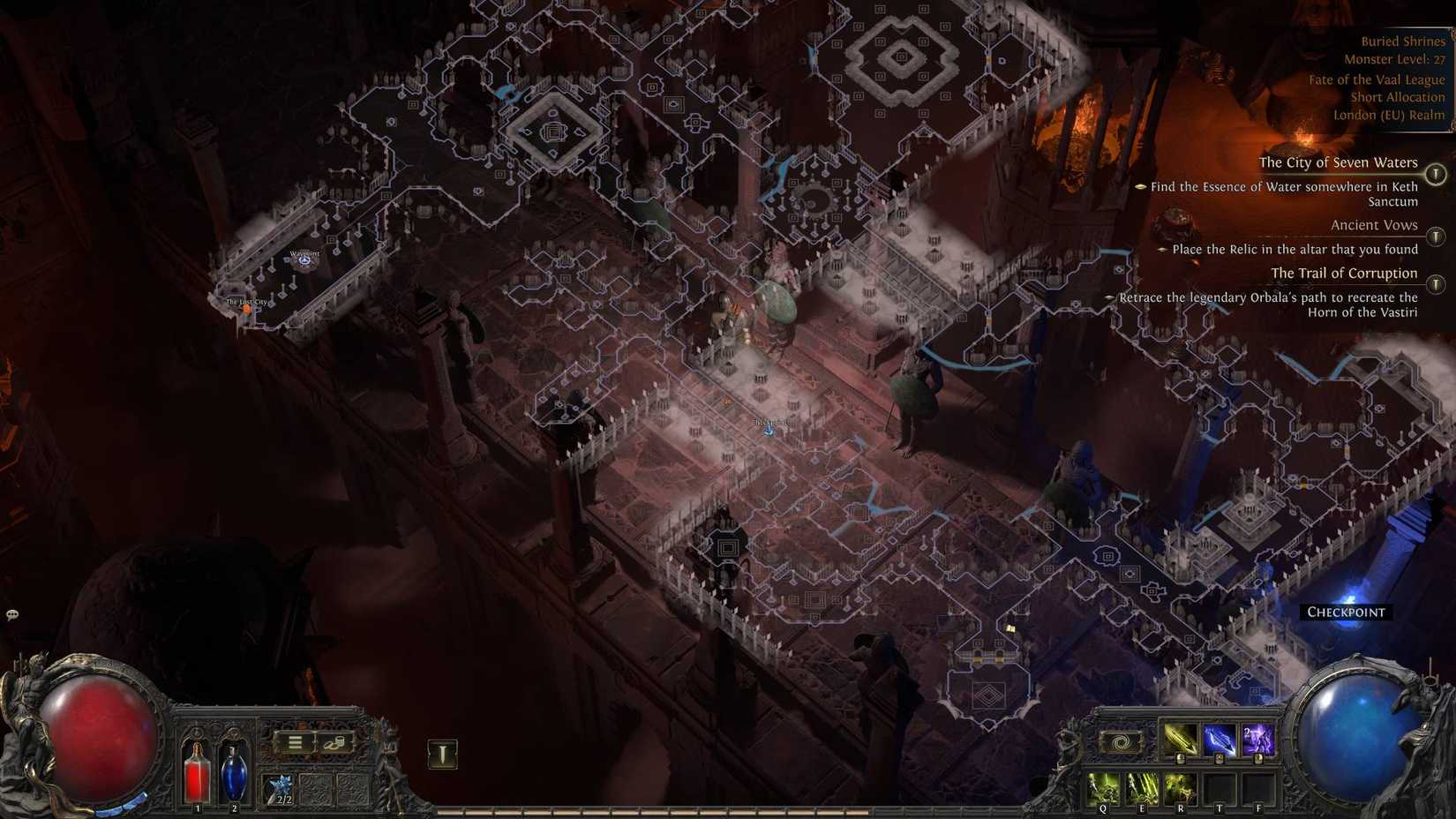Image resolution: width=1456 pixels, height=819 pixels.
Task: Select the blue charm in the charm slot
Action: click(279, 786)
